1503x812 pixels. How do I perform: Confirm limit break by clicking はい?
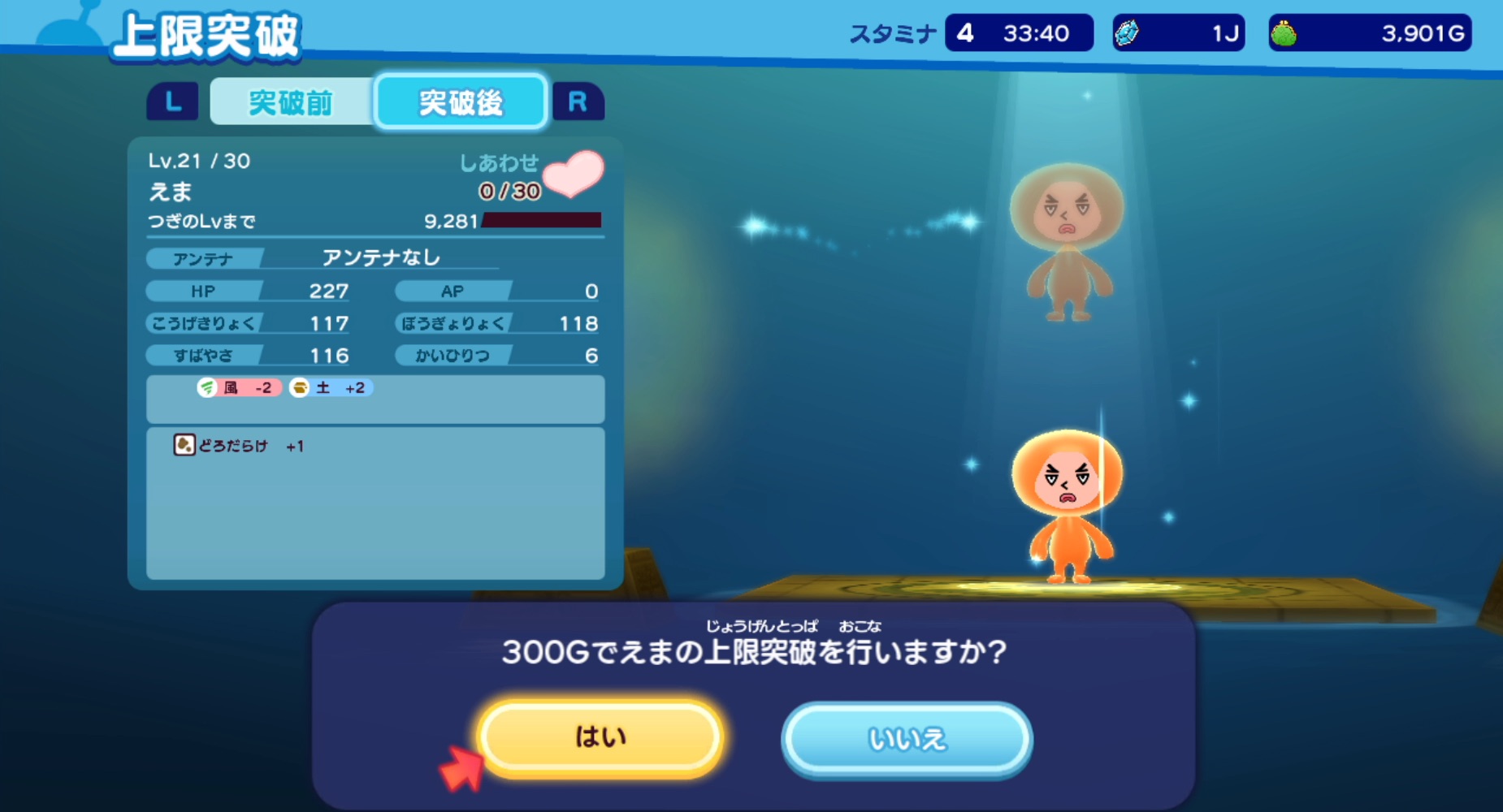[x=600, y=737]
